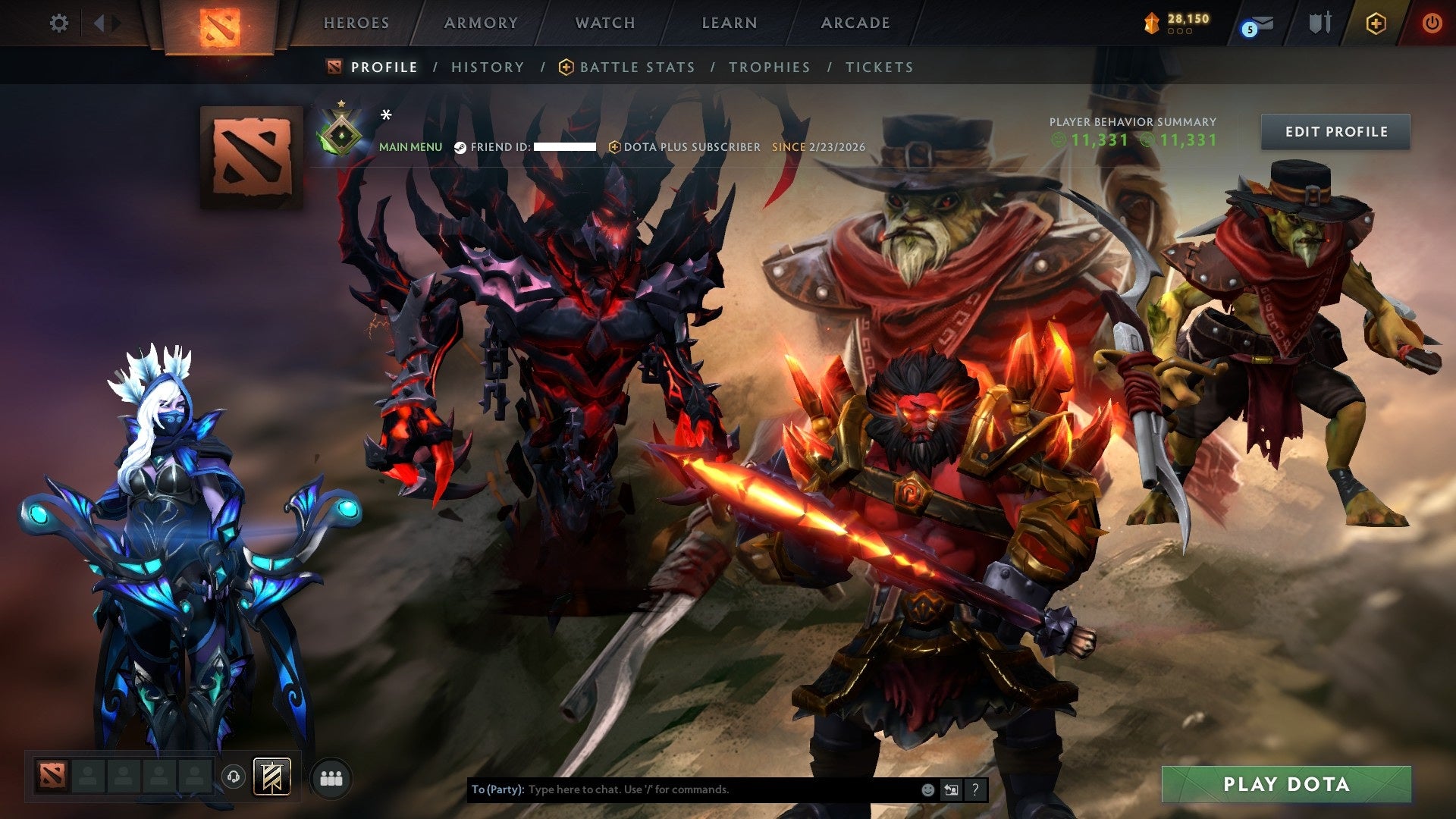1456x819 pixels.
Task: Click the EDIT PROFILE button
Action: (1335, 131)
